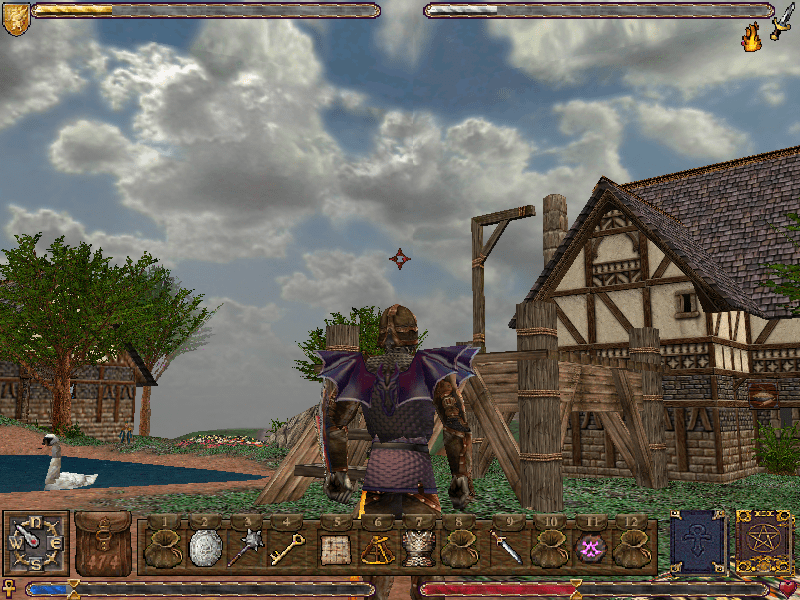Screen dimensions: 800x600
Task: Open the pentagram spellbook
Action: (762, 542)
